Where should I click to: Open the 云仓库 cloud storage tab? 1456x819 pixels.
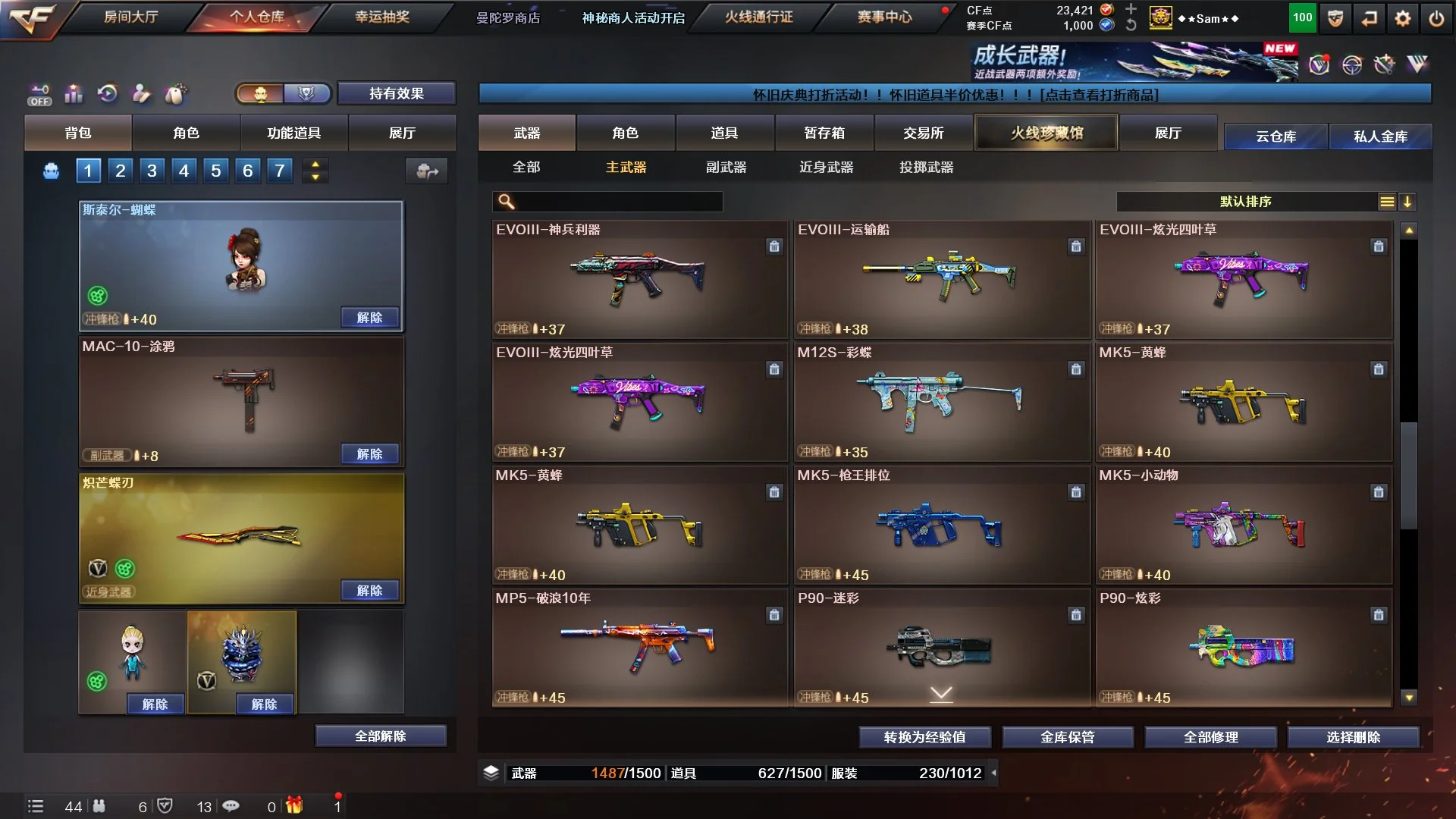[1276, 136]
